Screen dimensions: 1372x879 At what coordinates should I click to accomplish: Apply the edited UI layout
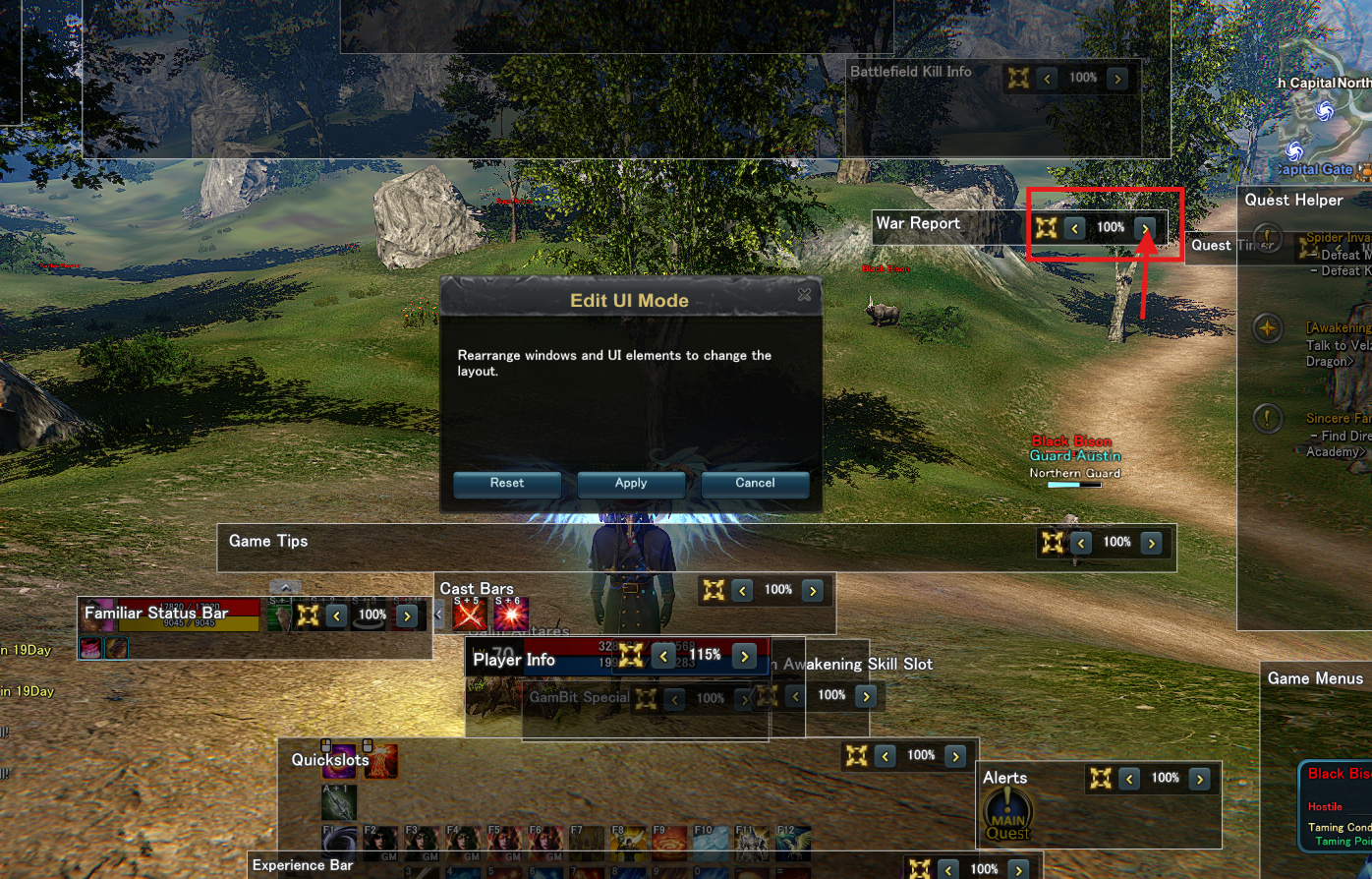tap(631, 484)
